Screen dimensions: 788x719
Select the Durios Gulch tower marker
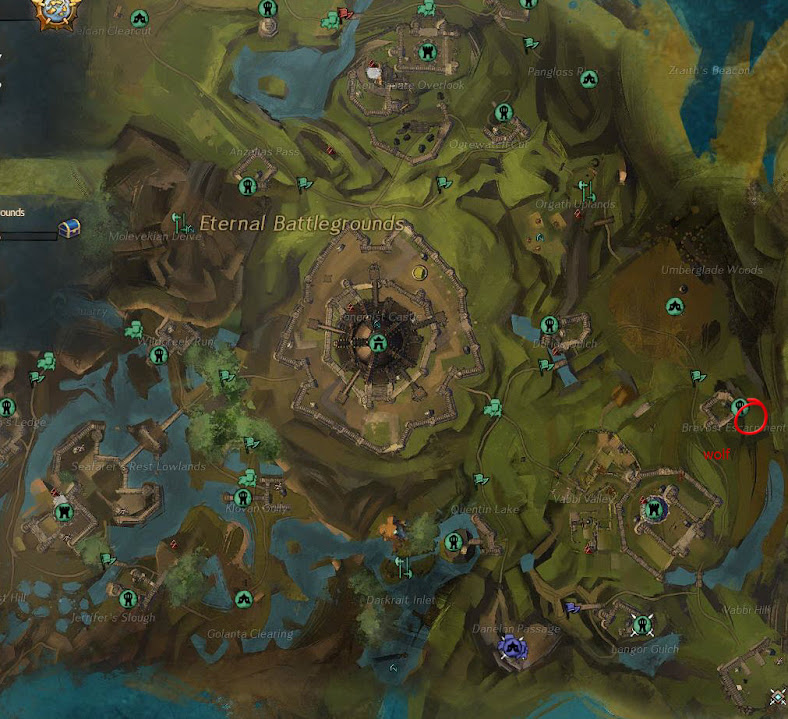548,325
